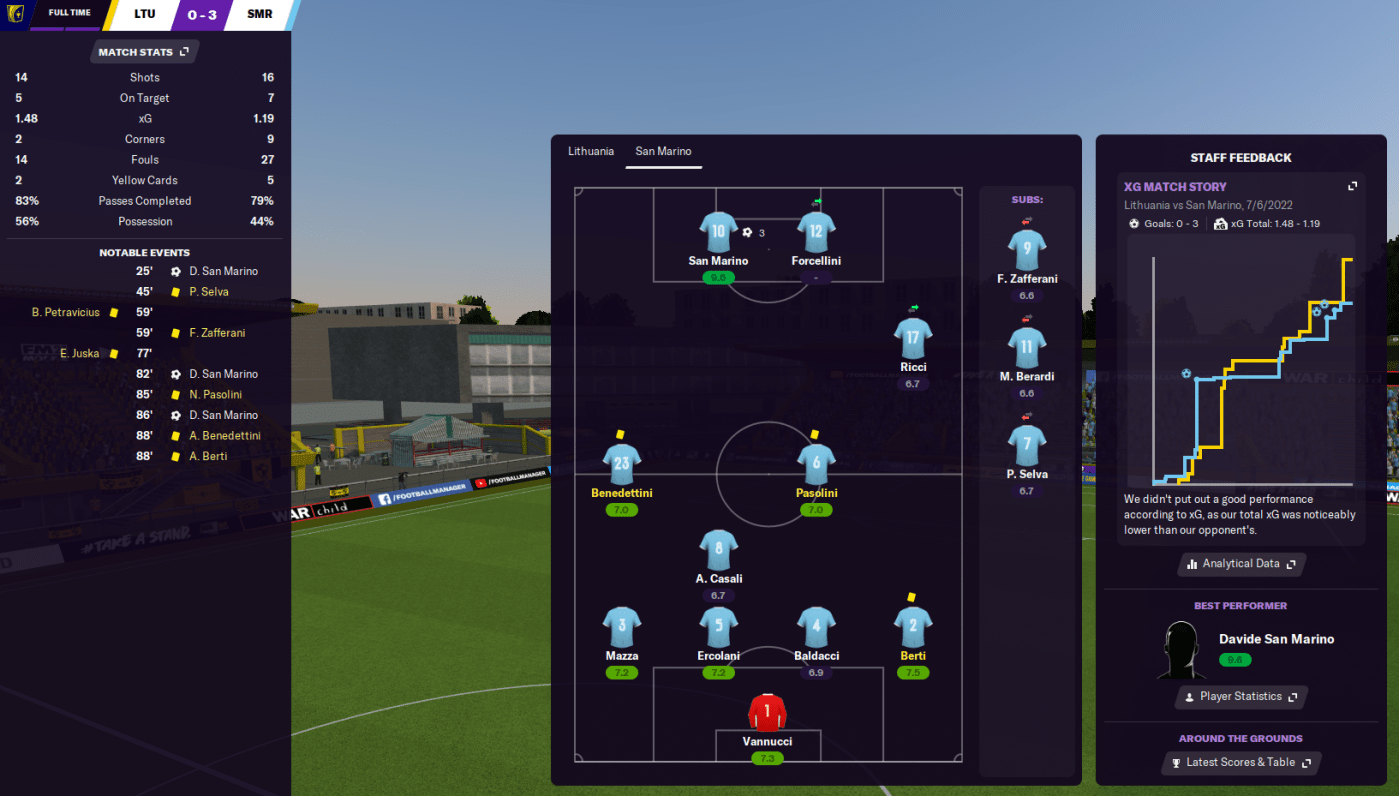Choose Ricci's number 17 shirt

coord(912,339)
